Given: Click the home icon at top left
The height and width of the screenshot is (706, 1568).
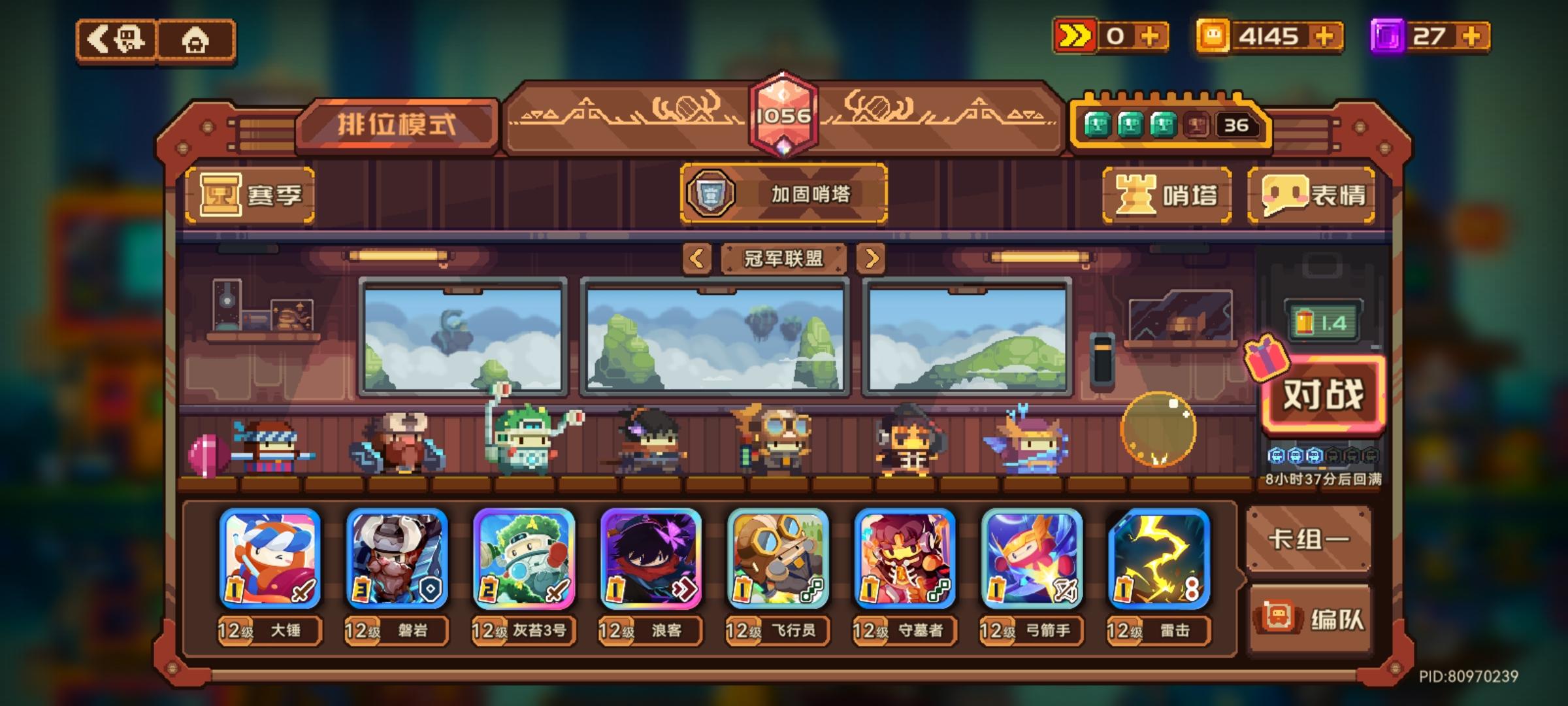Looking at the screenshot, I should click(195, 41).
